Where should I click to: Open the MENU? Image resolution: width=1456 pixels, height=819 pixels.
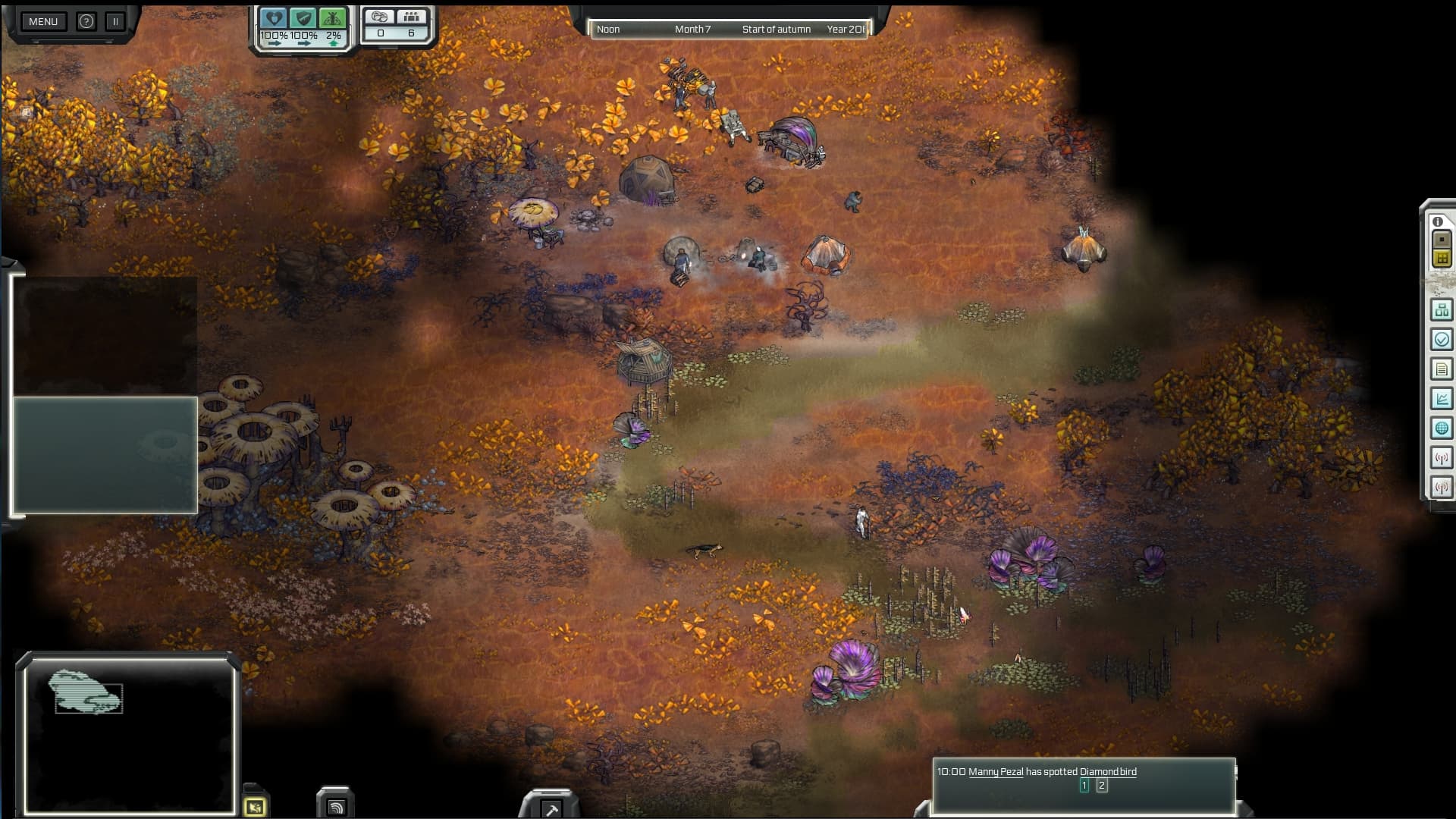42,21
